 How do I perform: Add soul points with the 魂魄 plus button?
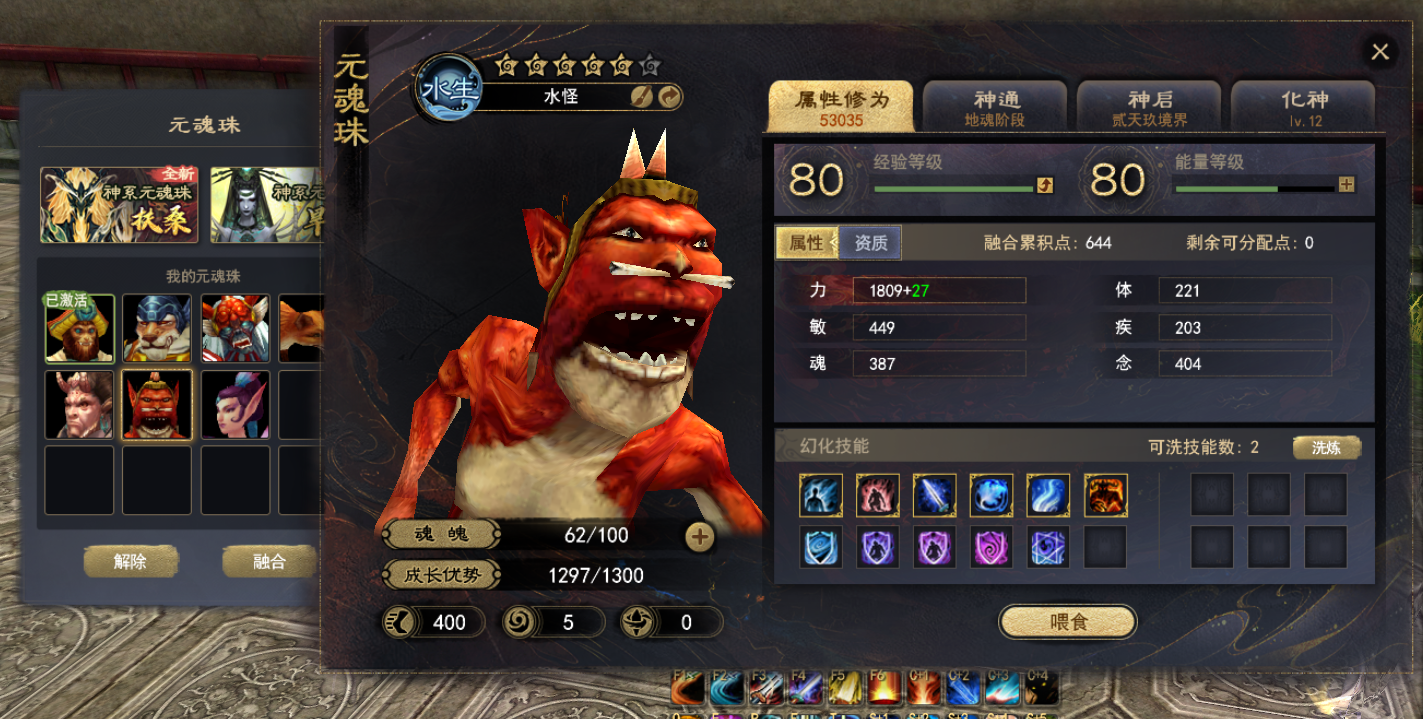[700, 537]
